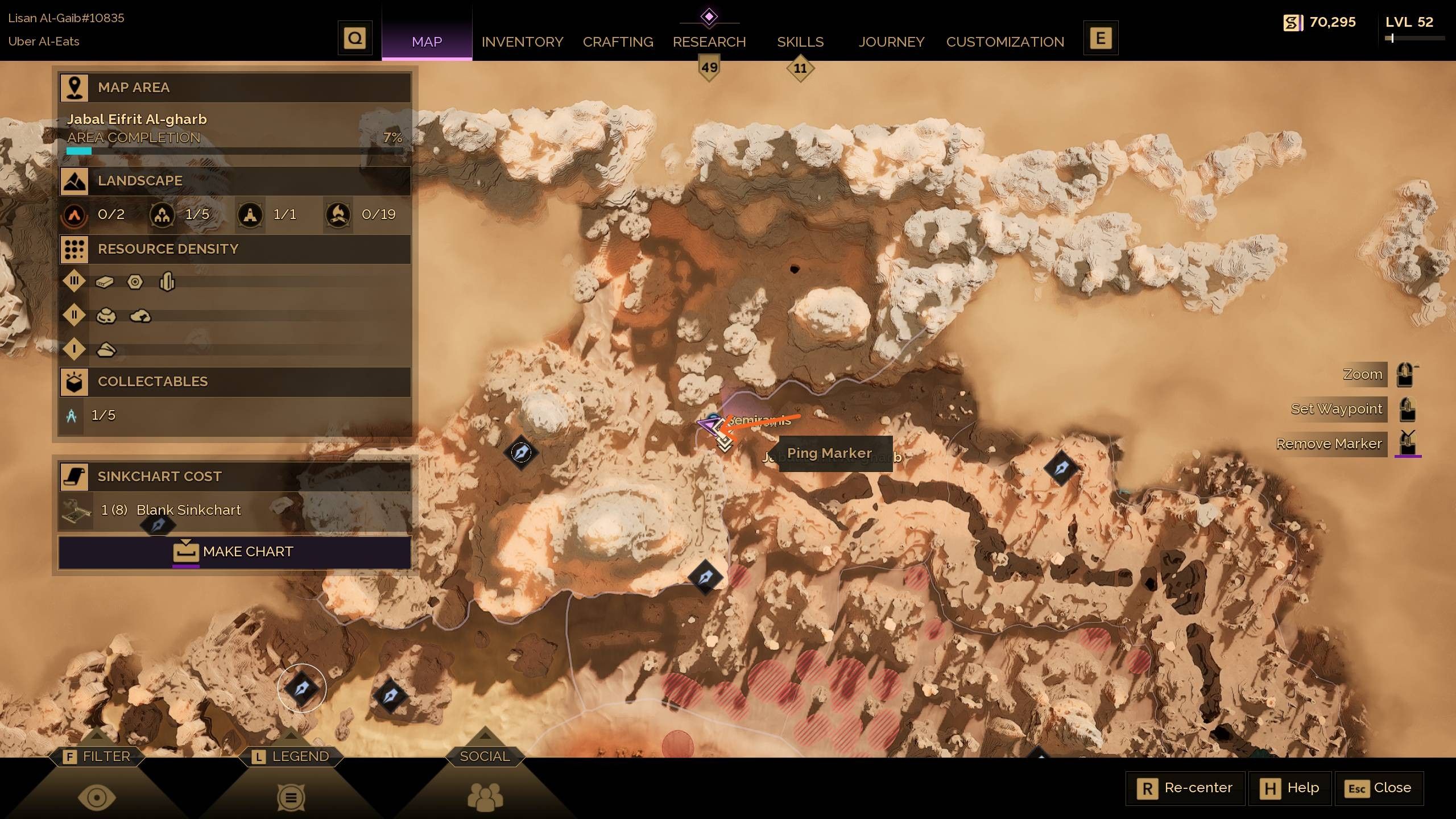The height and width of the screenshot is (819, 1456).
Task: Open the LEGEND panel
Action: click(x=291, y=756)
